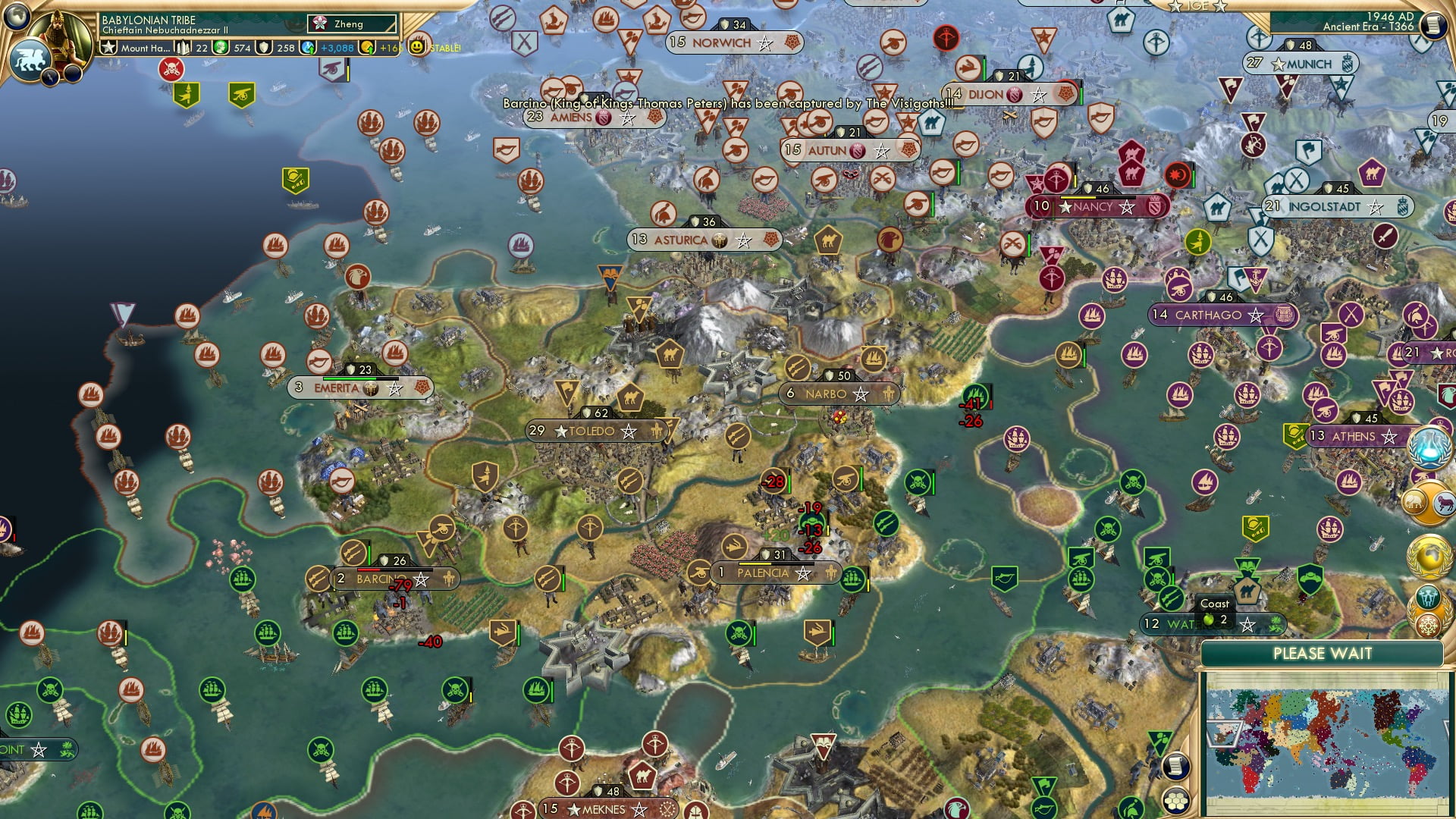Screen dimensions: 1456x819
Task: Click the PLEASE WAIT turn button
Action: point(1322,654)
